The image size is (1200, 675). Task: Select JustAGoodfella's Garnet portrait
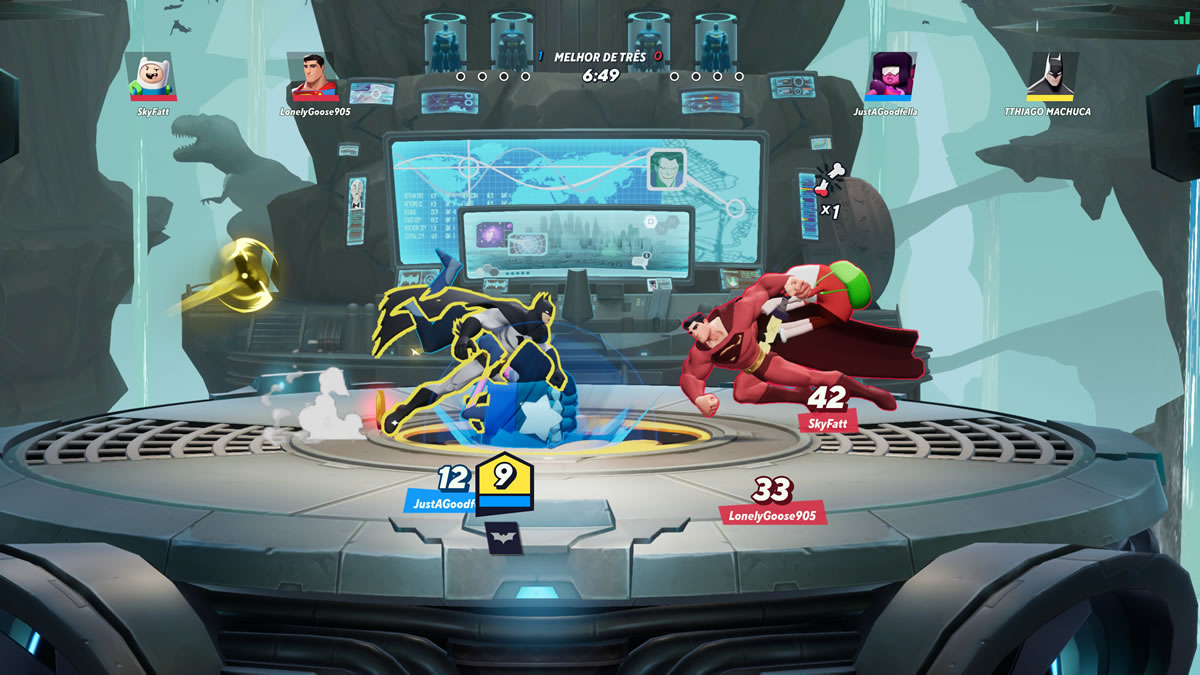[891, 77]
